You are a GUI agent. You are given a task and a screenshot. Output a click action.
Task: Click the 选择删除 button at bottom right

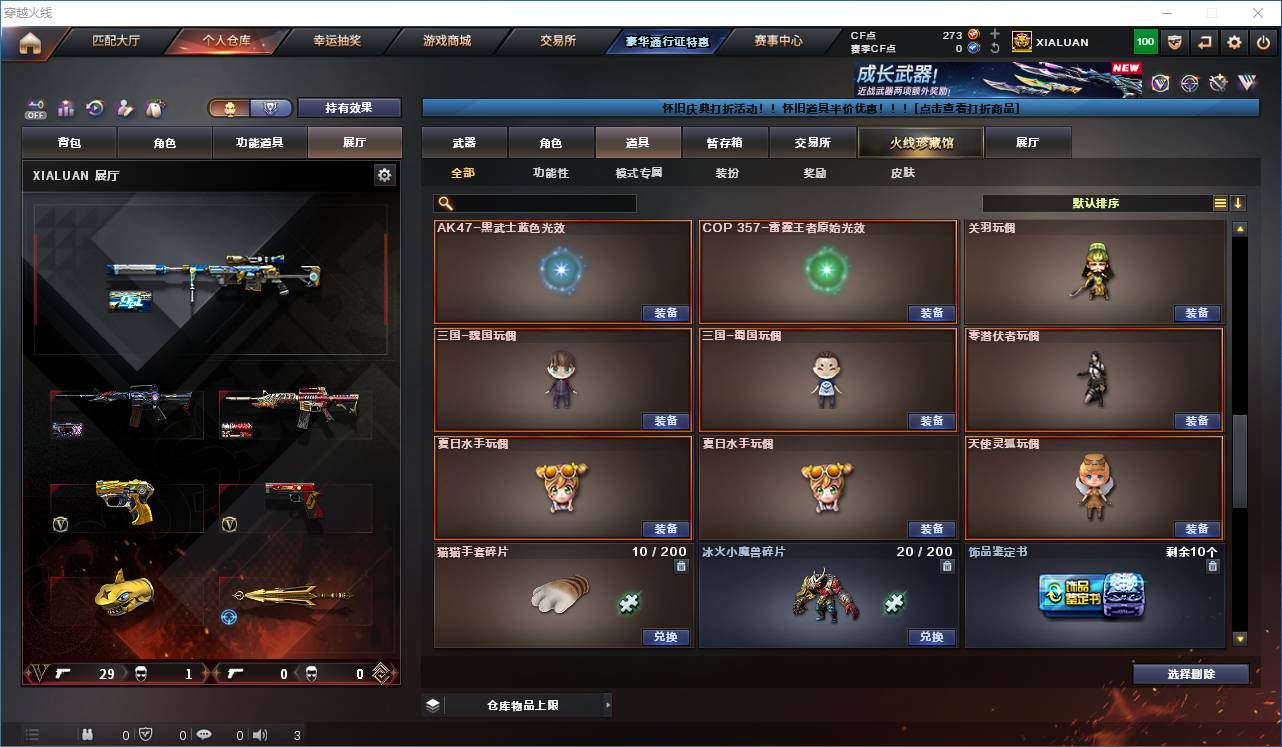[1191, 673]
